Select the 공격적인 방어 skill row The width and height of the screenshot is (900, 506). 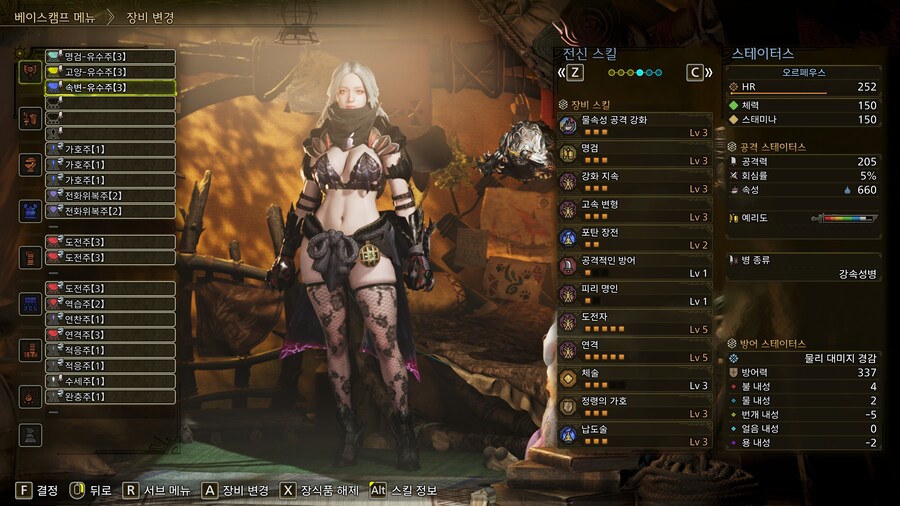click(x=636, y=265)
